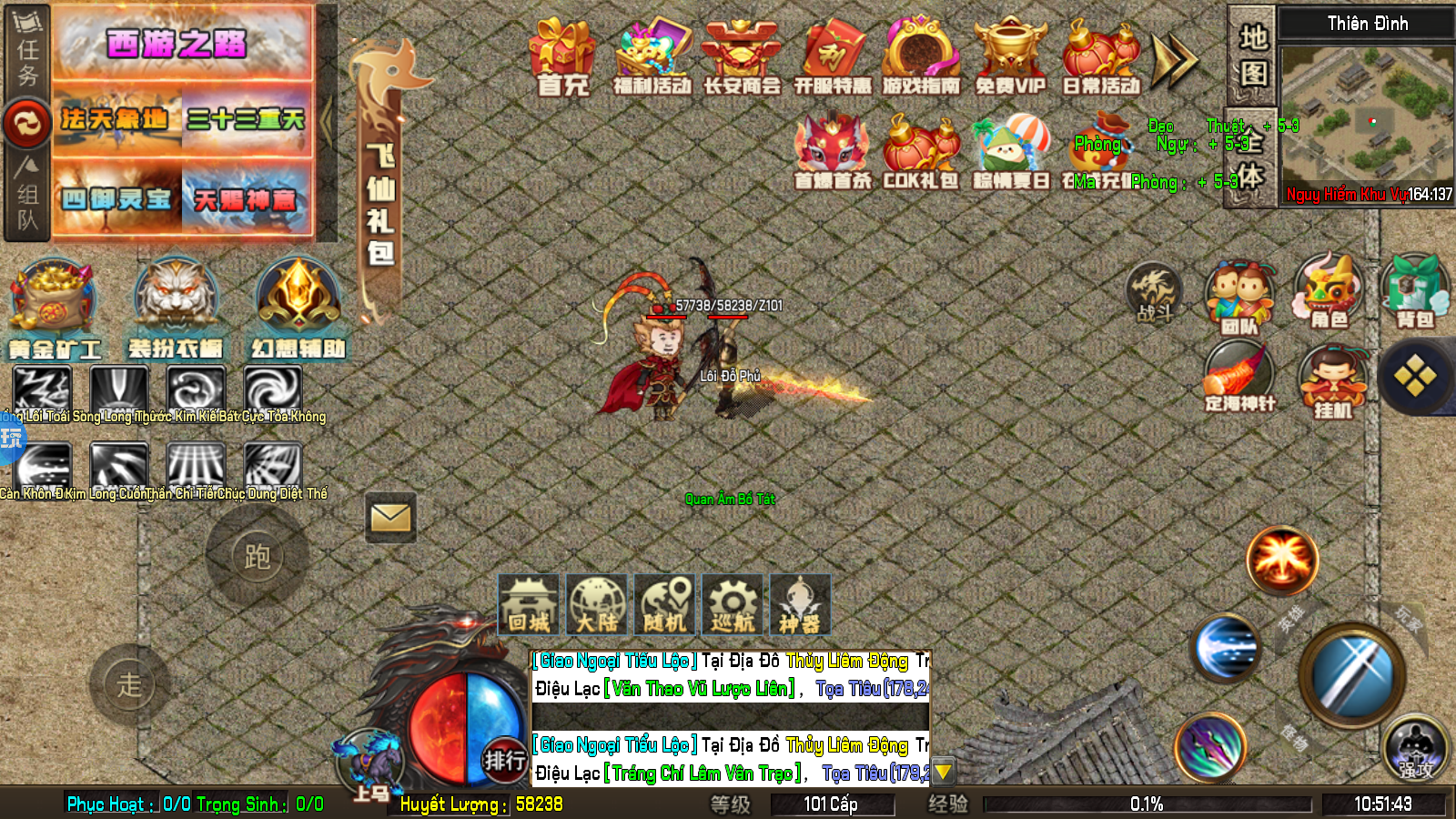
Task: Open the 福利活动 welfare events chest
Action: pyautogui.click(x=652, y=56)
